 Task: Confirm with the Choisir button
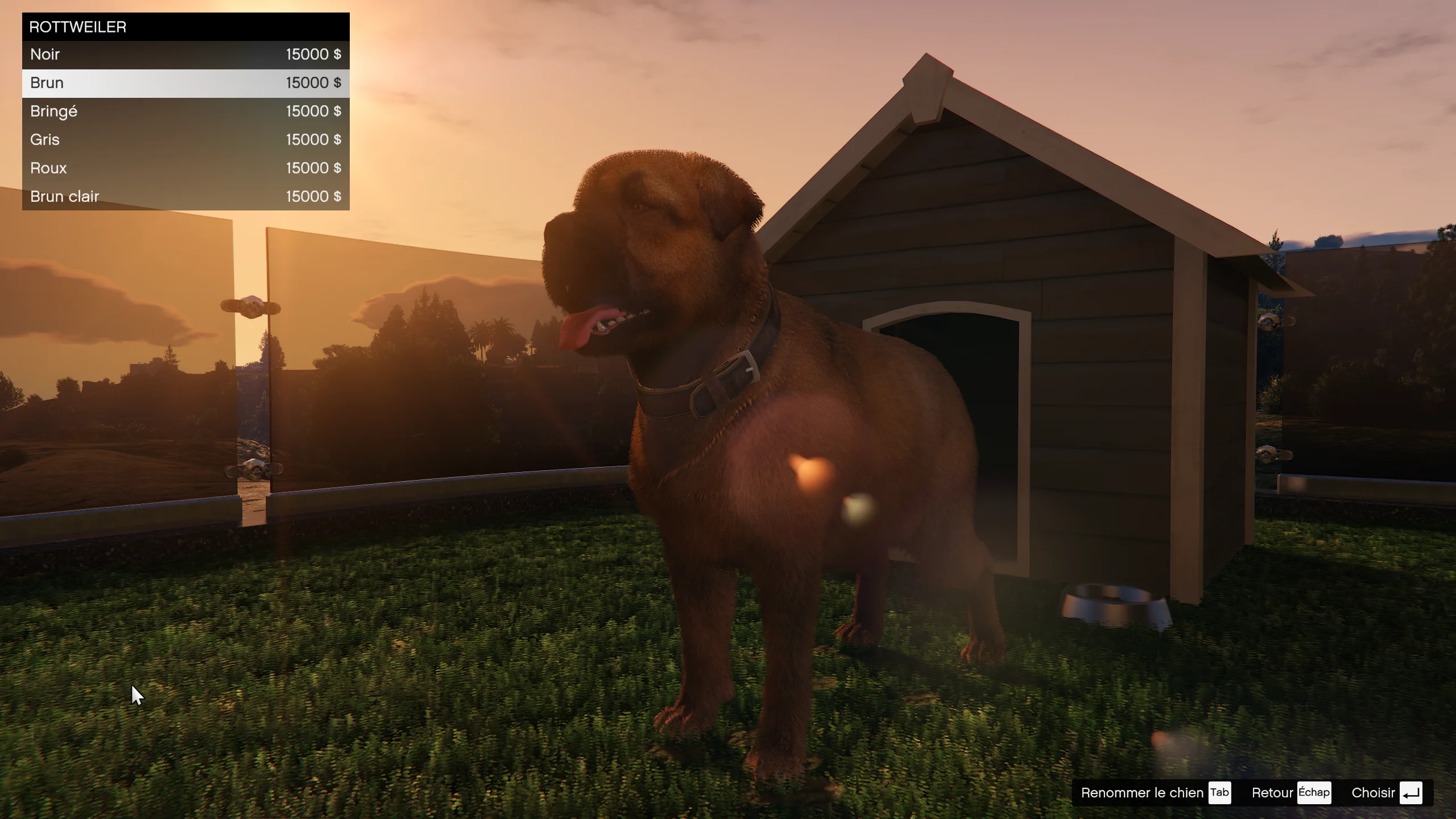pos(1386,793)
